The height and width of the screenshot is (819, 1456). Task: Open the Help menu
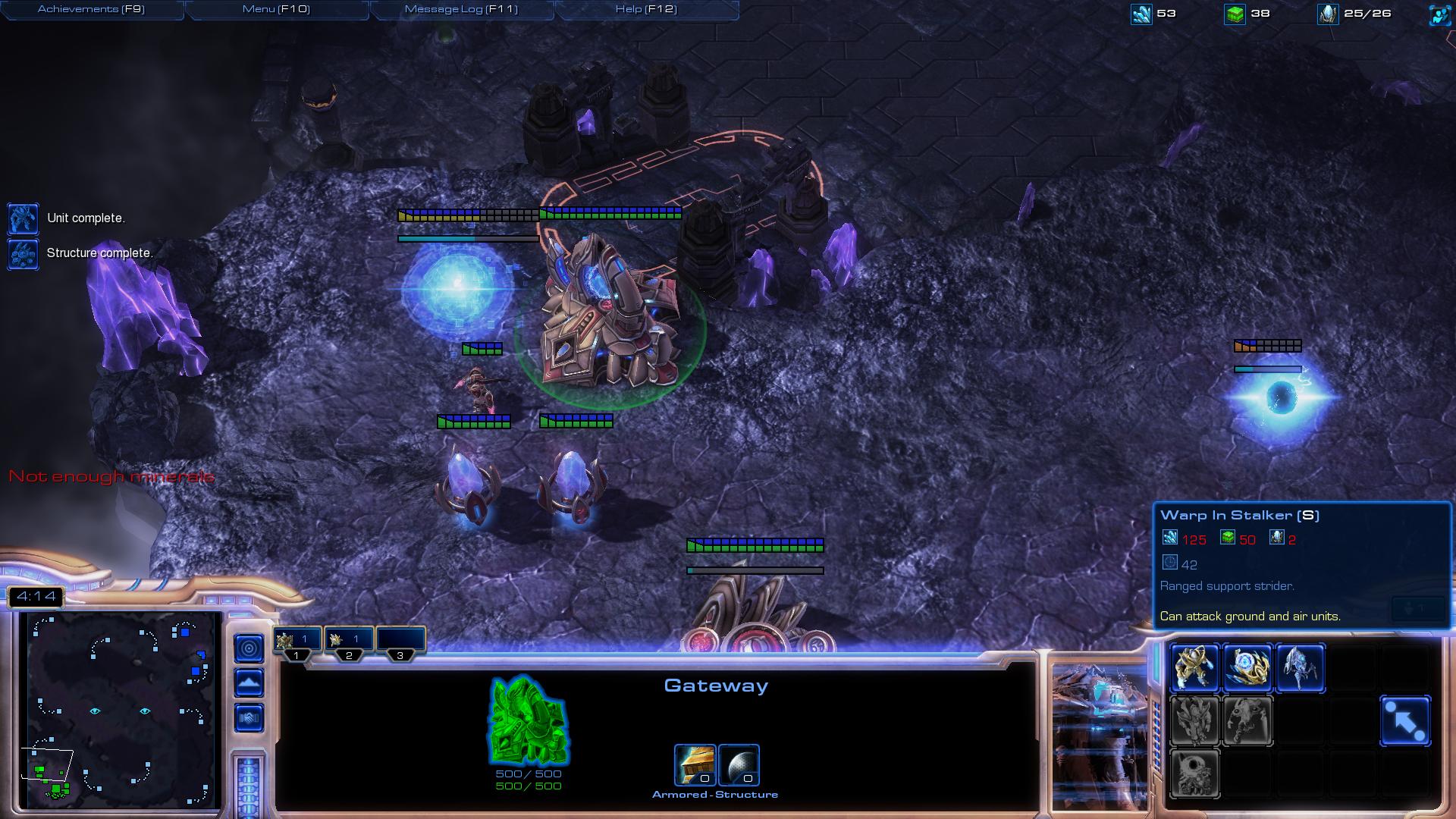tap(646, 9)
